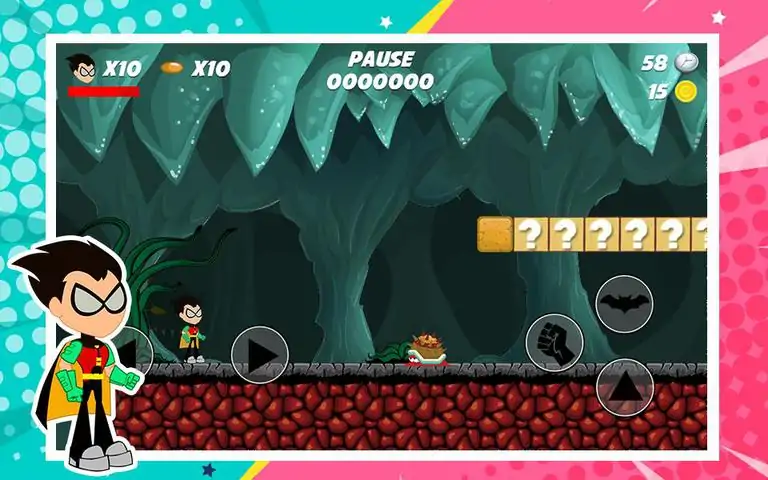Tap the jump up-arrow button
The width and height of the screenshot is (768, 480).
point(625,386)
